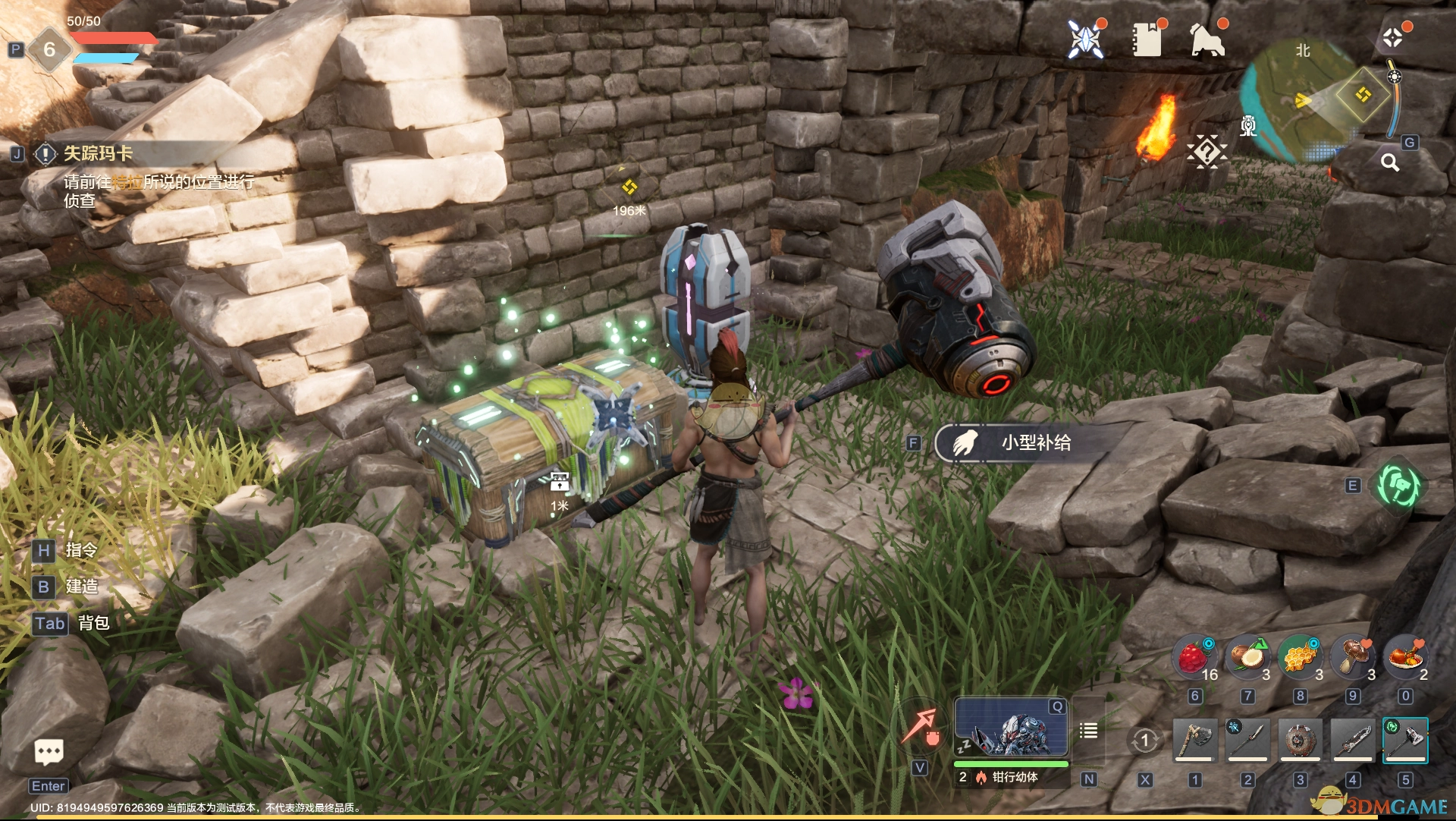Open the 背包 backpack
The image size is (1456, 821).
tap(93, 623)
